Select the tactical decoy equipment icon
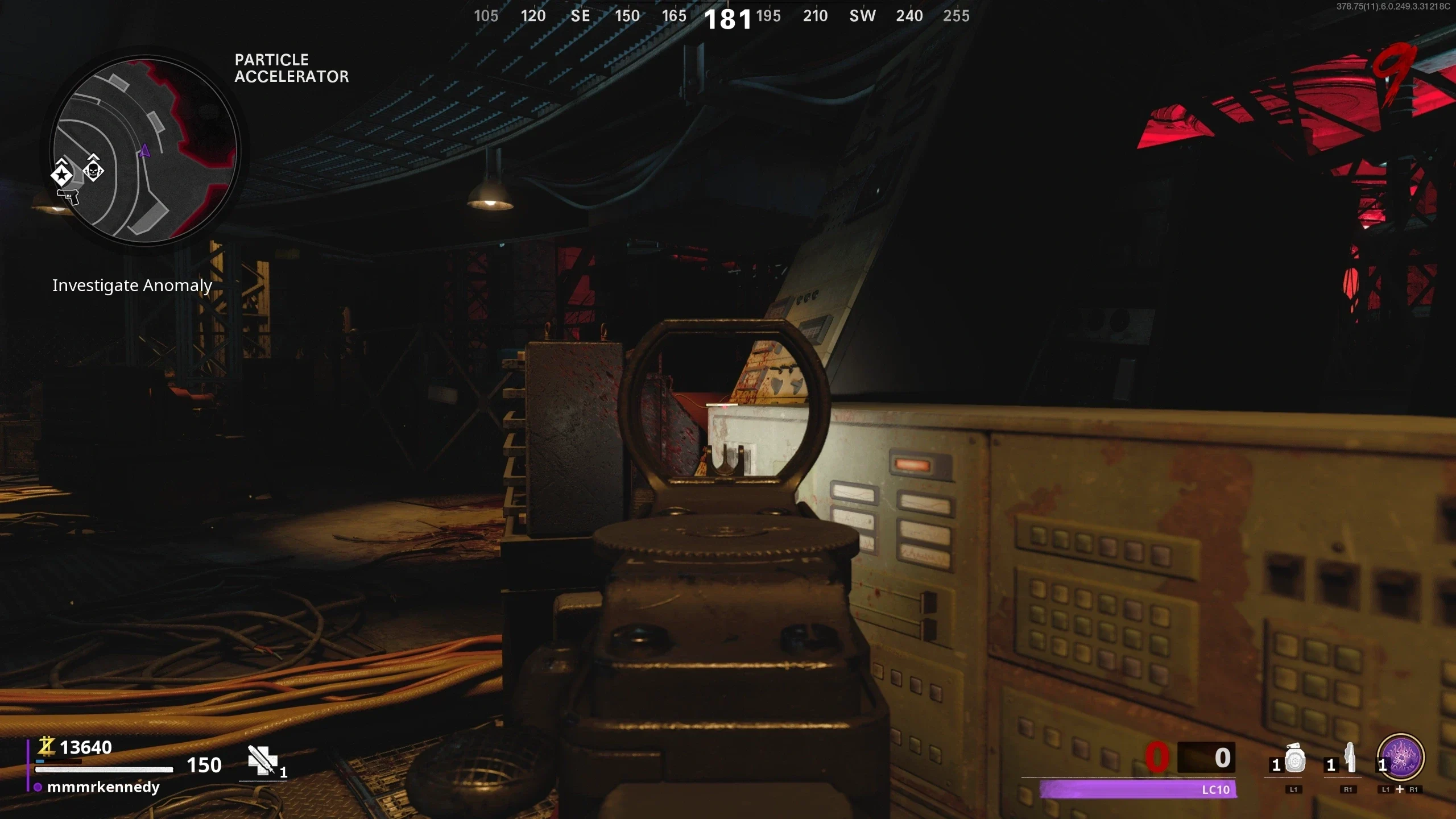This screenshot has width=1456, height=819. (1350, 759)
